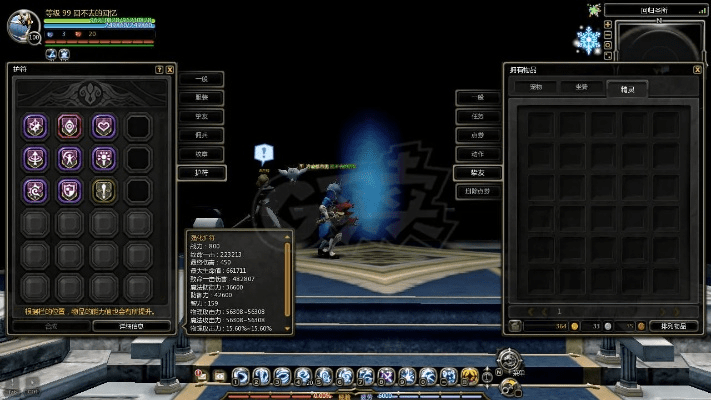
Task: Click the 合成 combine button
Action: coord(51,325)
